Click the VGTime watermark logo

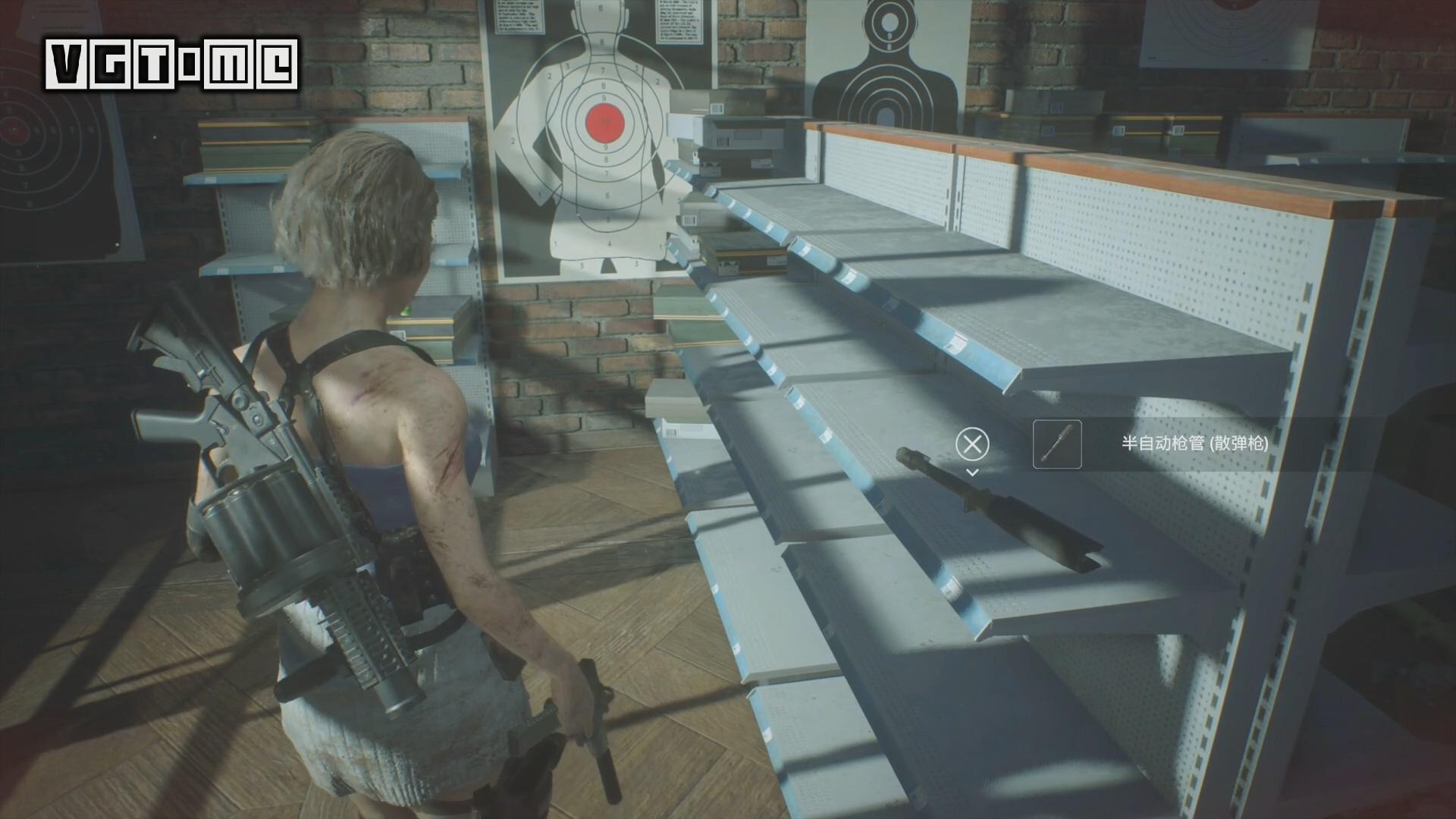pyautogui.click(x=171, y=64)
